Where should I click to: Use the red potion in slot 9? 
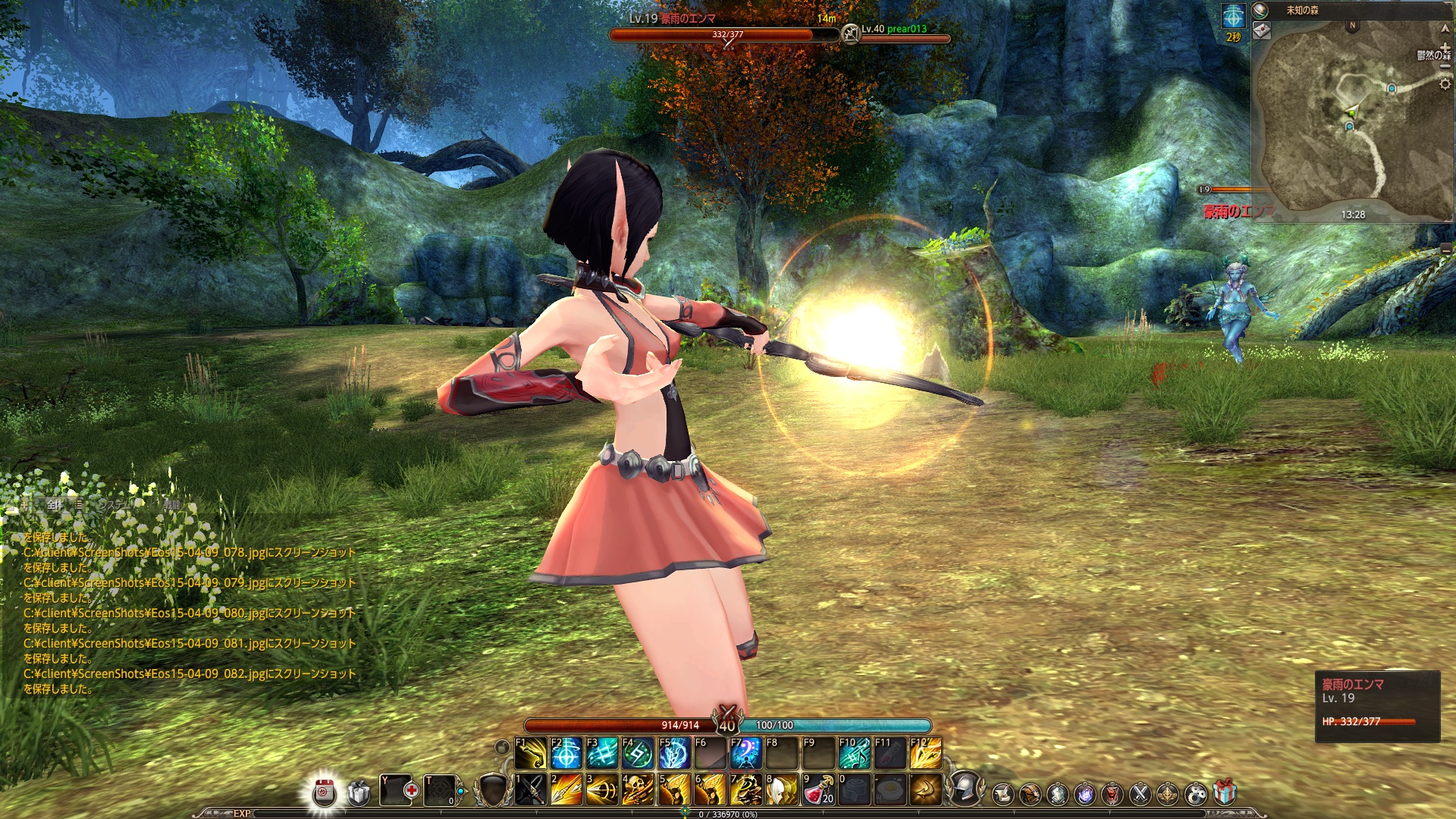pyautogui.click(x=819, y=790)
